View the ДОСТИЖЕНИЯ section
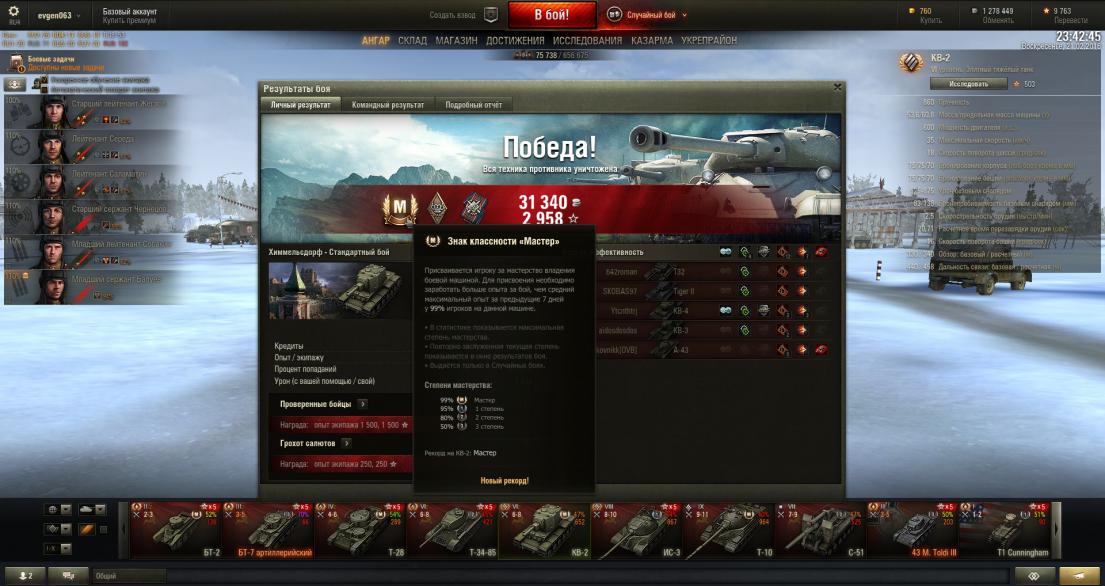Viewport: 1105px width, 586px height. pyautogui.click(x=515, y=40)
